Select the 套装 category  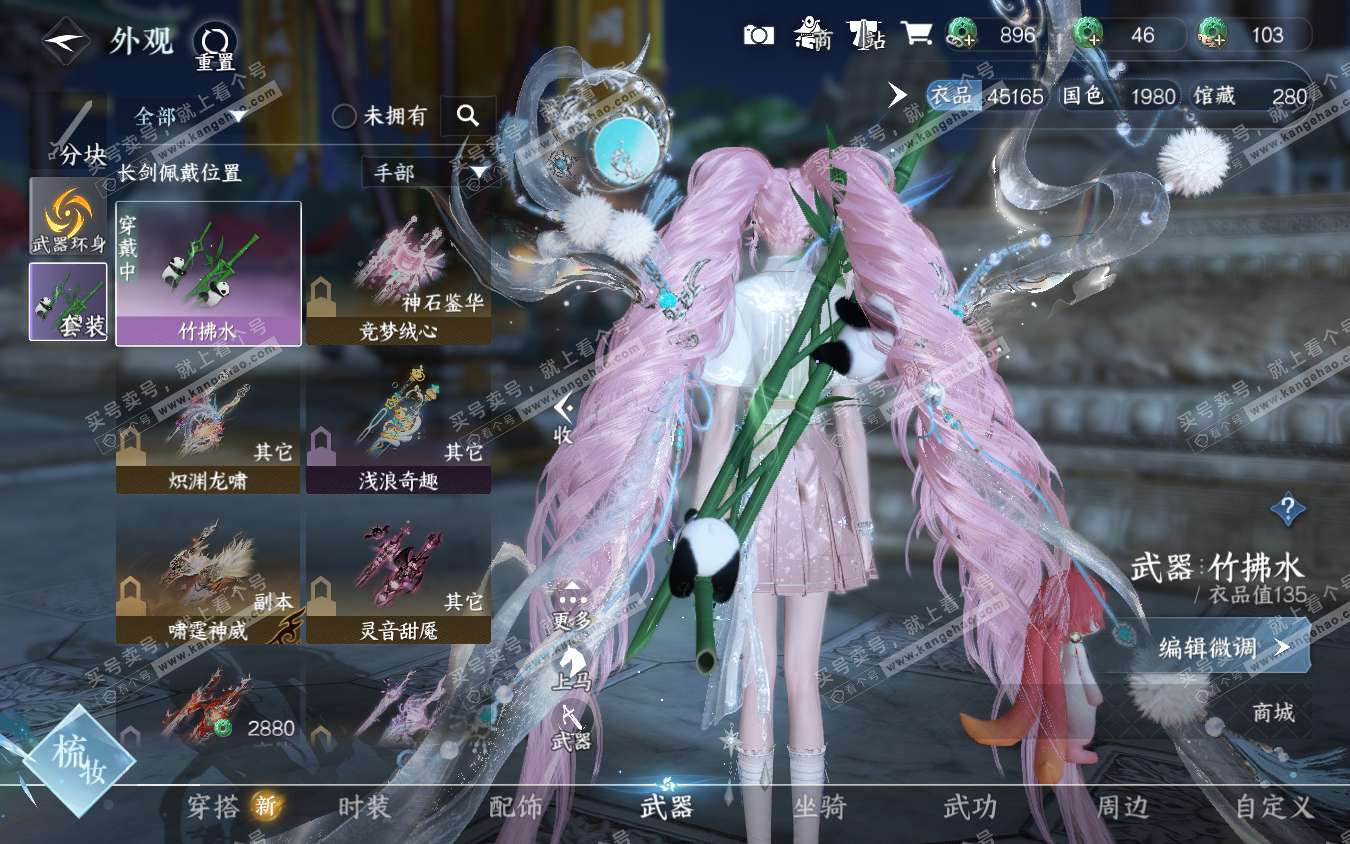pyautogui.click(x=68, y=301)
